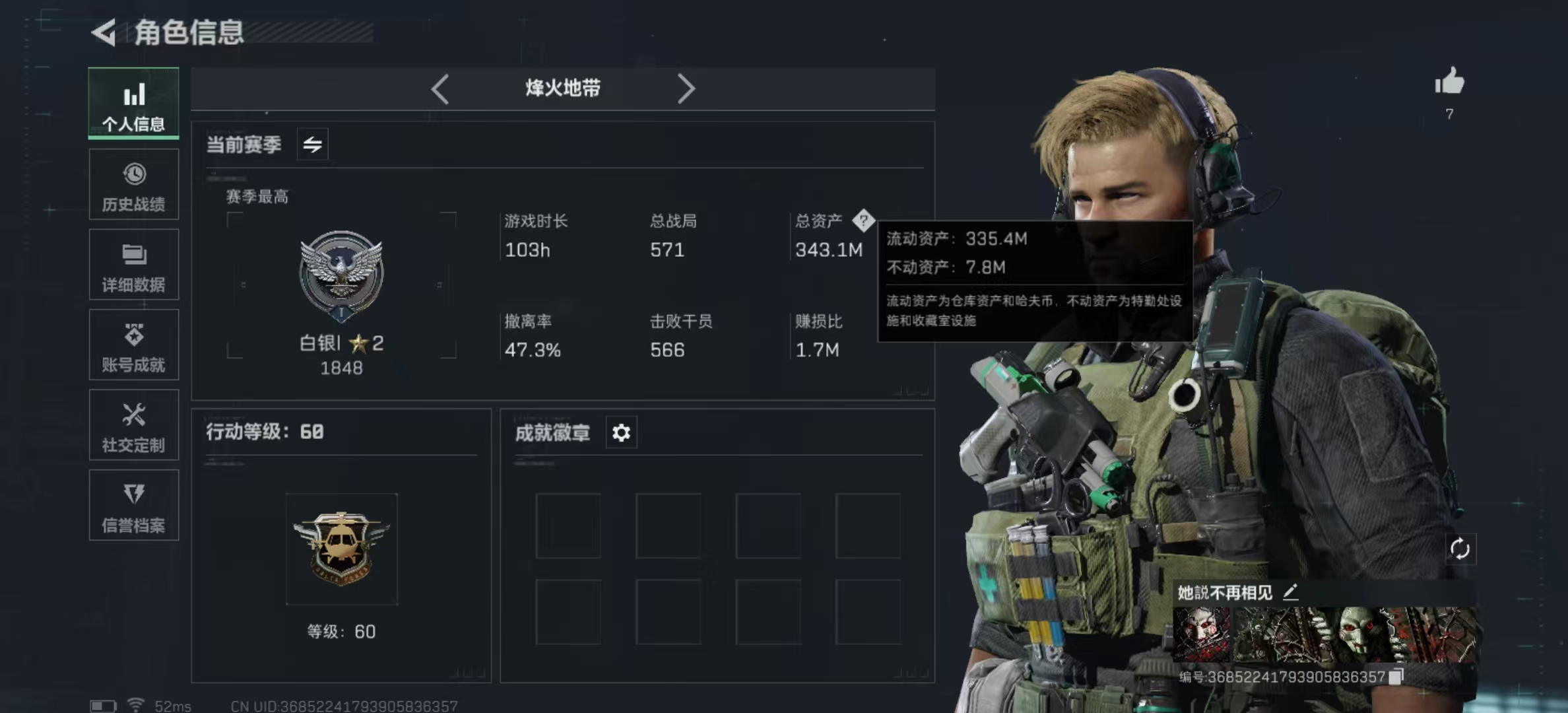Open the 社交定制 tab

134,425
